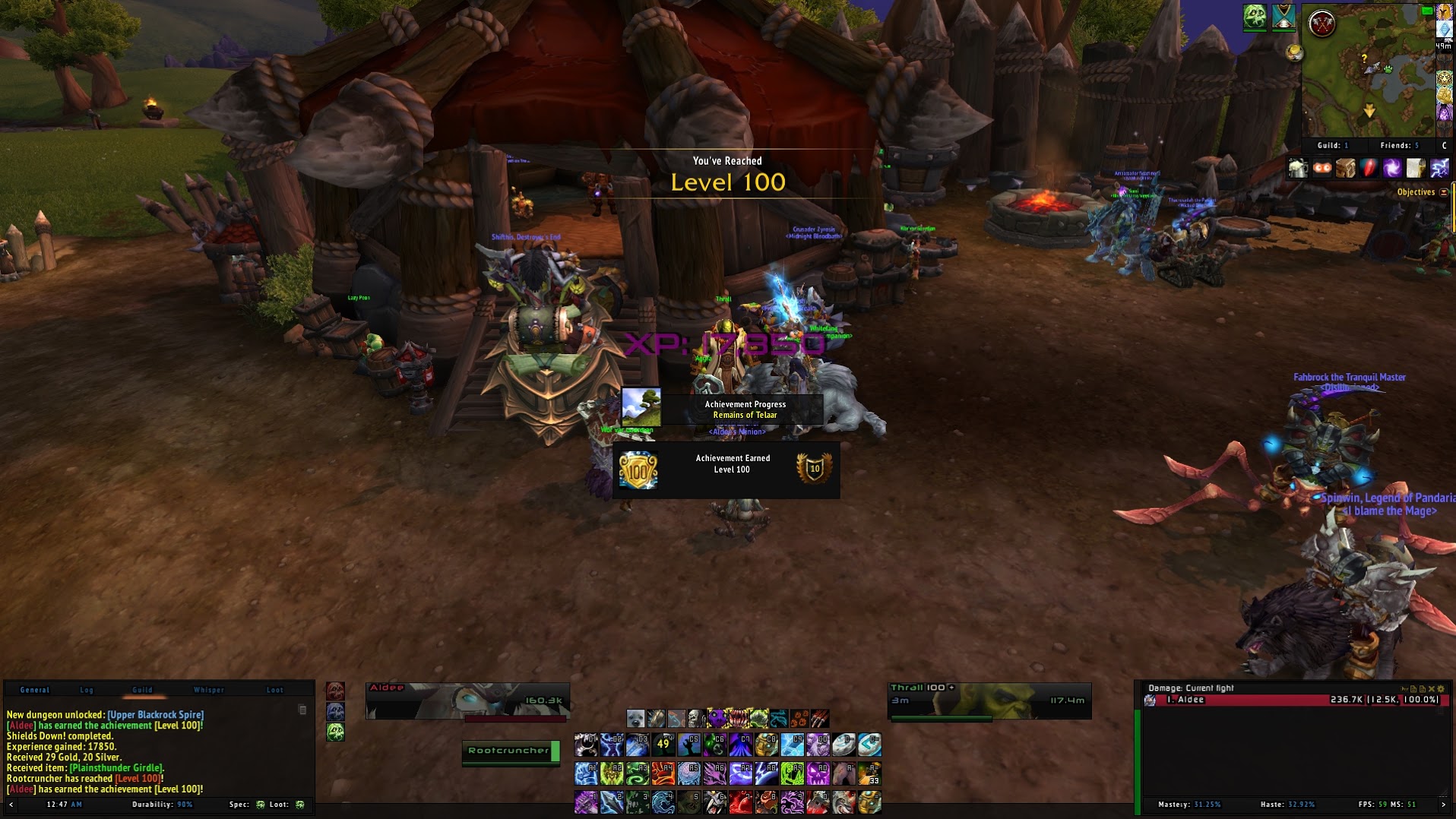Open the Guild count panel

coord(1333,145)
